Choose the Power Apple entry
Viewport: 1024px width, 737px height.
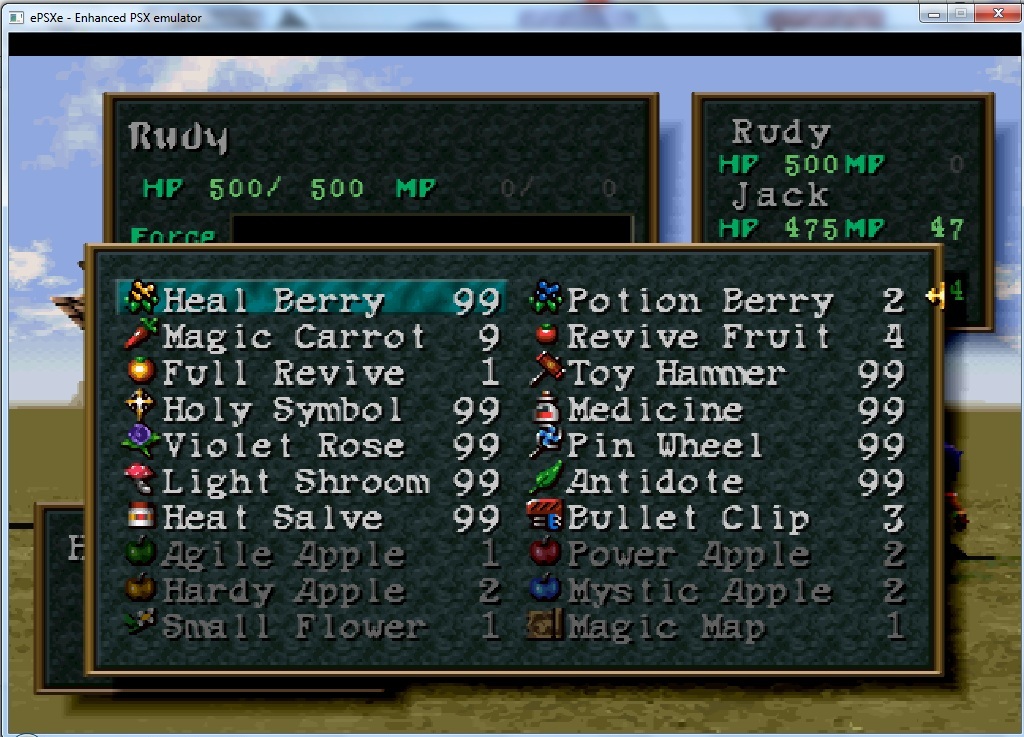[x=687, y=554]
